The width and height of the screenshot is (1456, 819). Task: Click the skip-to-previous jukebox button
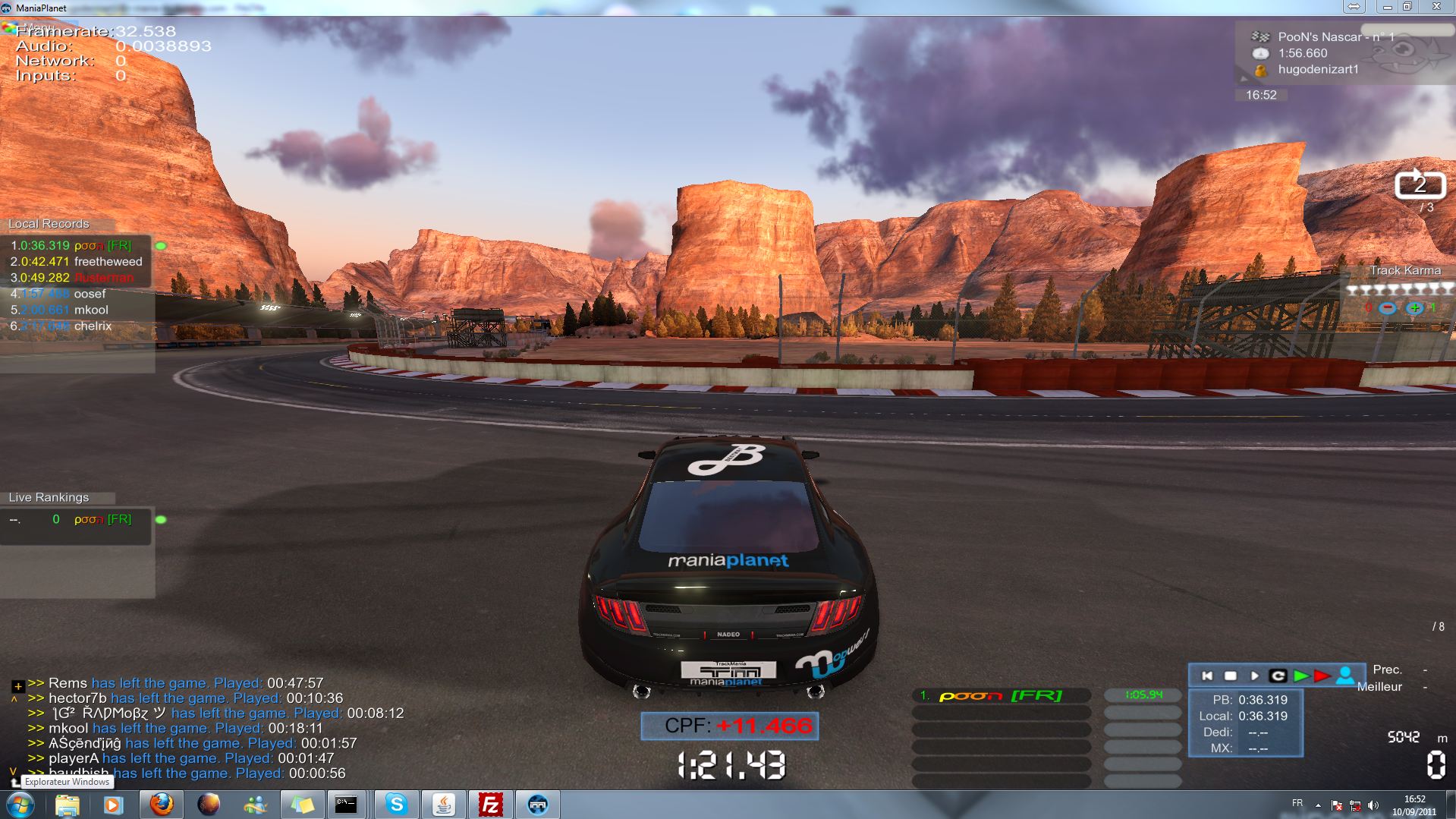point(1208,676)
